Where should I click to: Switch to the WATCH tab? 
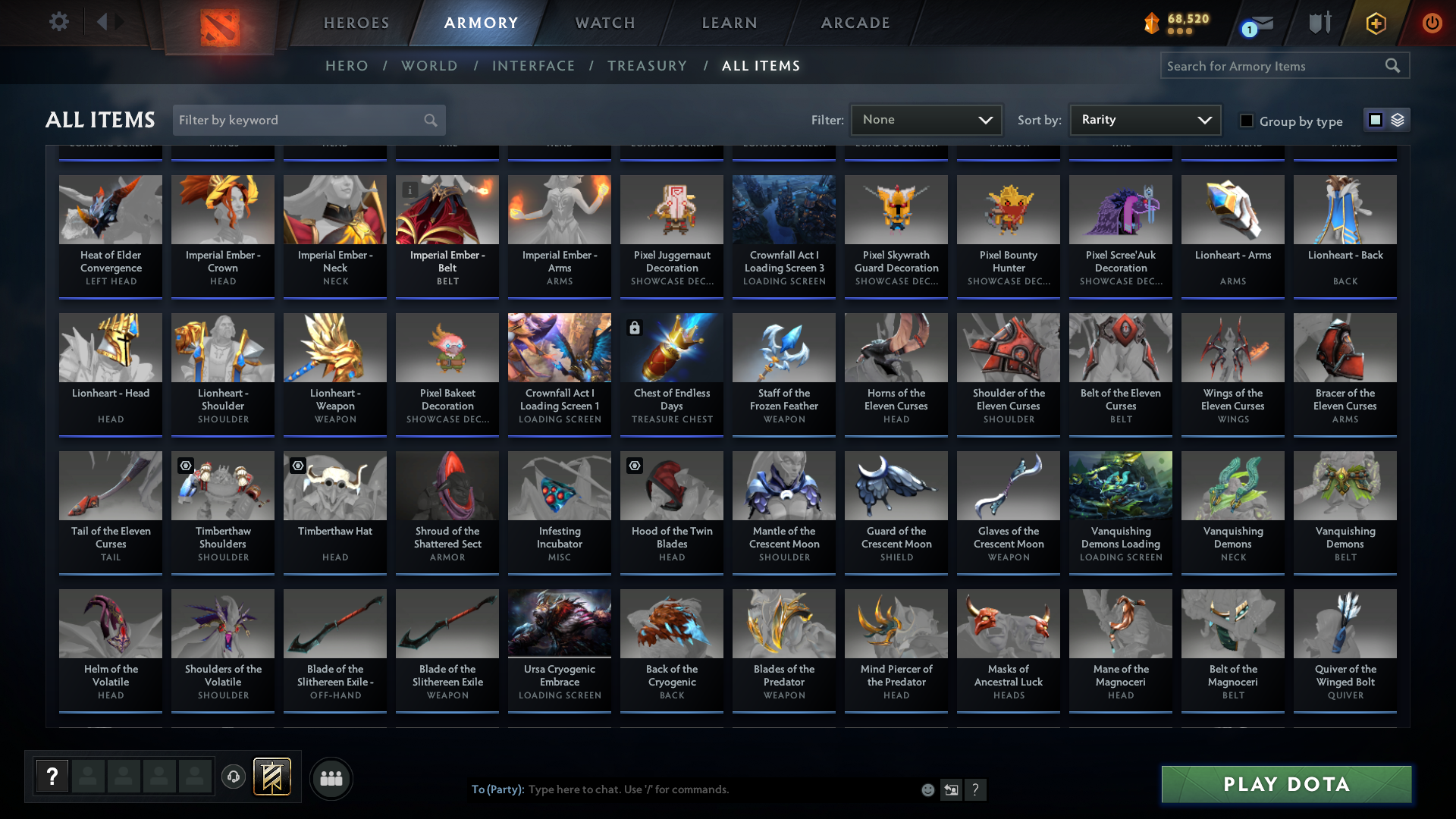click(604, 23)
